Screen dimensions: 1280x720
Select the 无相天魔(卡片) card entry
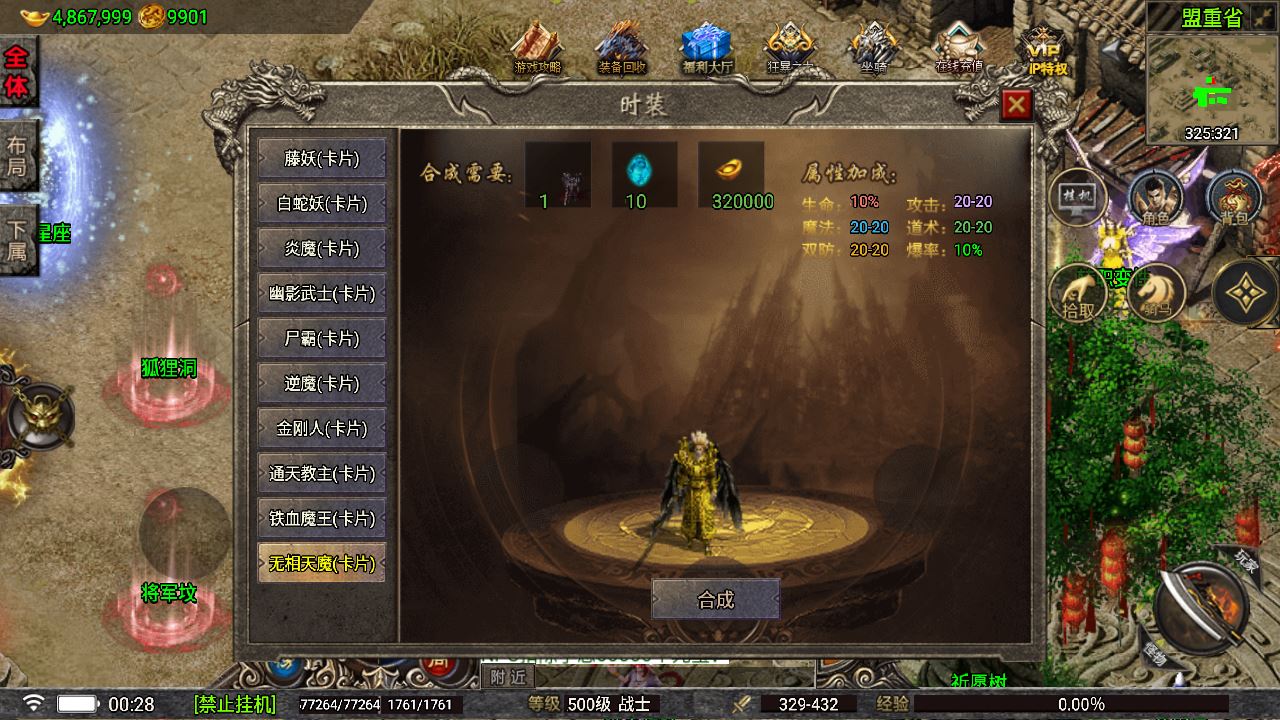(x=321, y=563)
